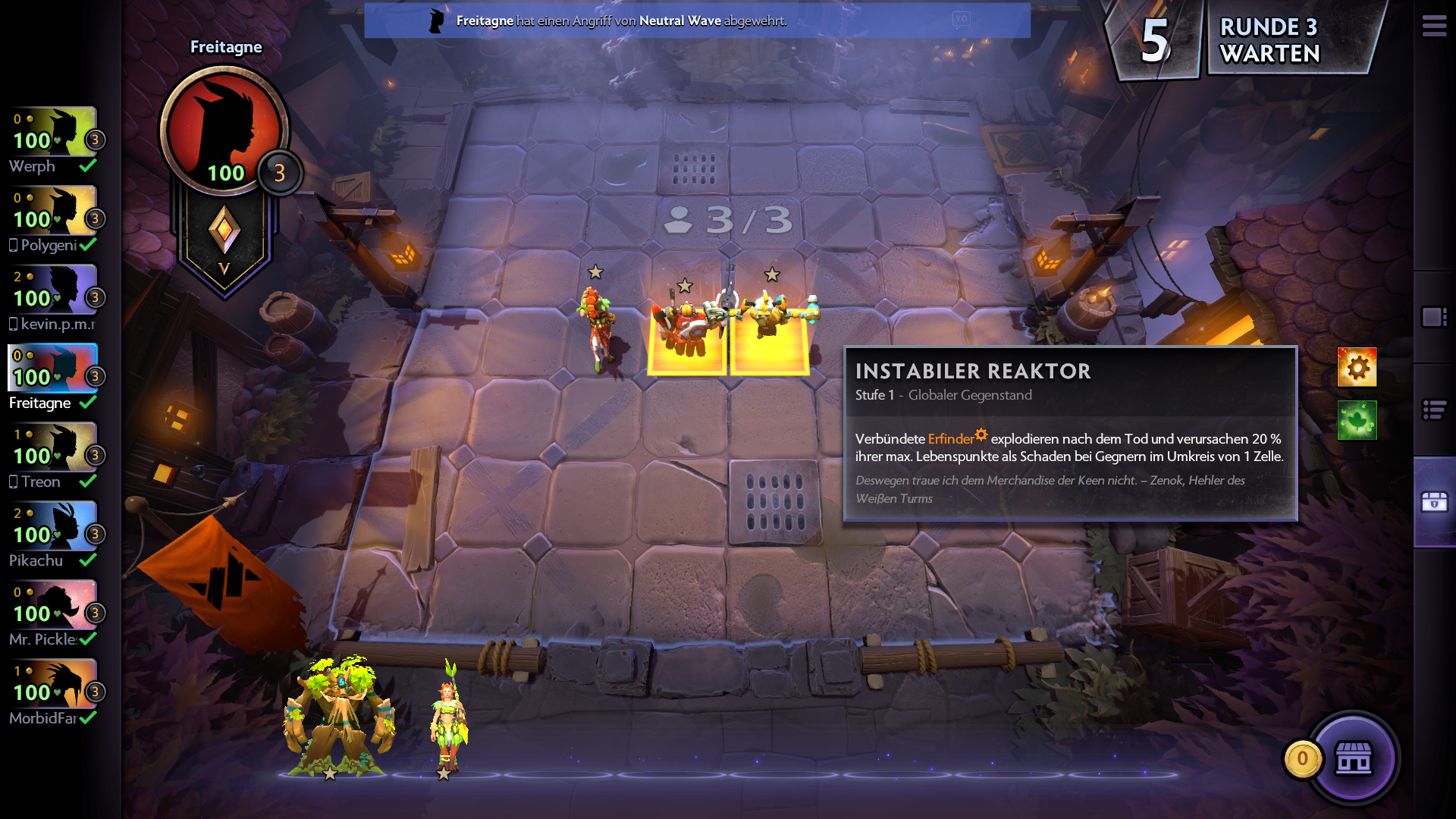Toggle the side panel square icon
The height and width of the screenshot is (819, 1456).
click(x=1434, y=317)
